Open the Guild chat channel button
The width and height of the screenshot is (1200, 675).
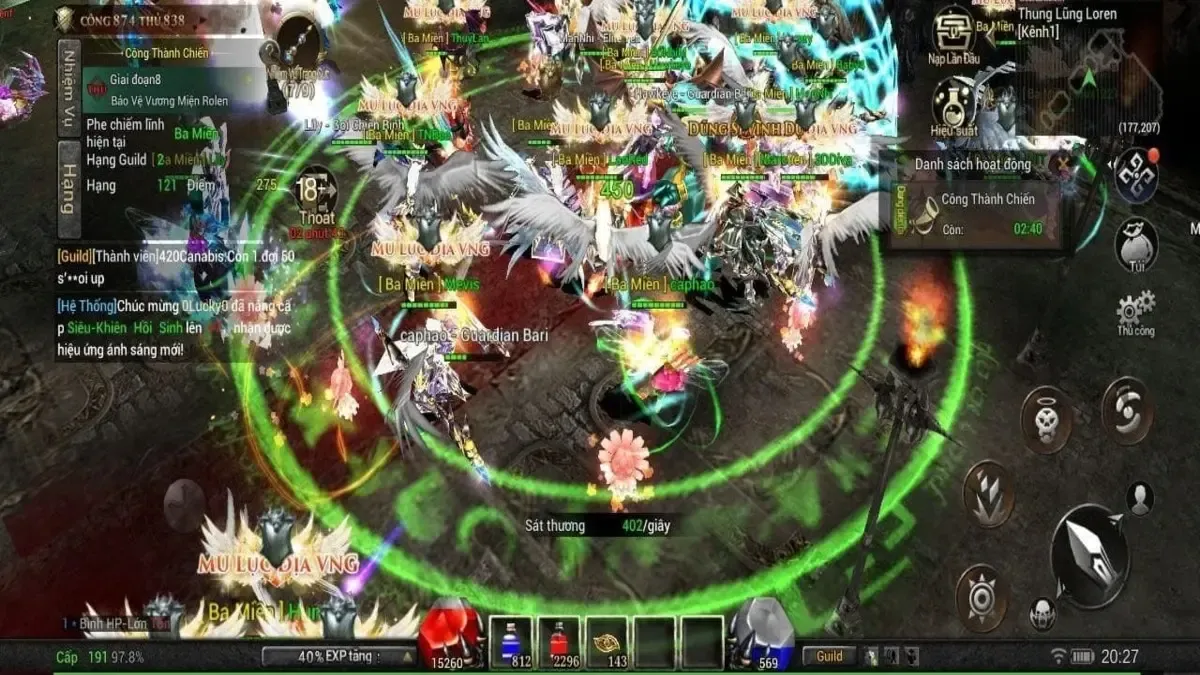[x=829, y=656]
